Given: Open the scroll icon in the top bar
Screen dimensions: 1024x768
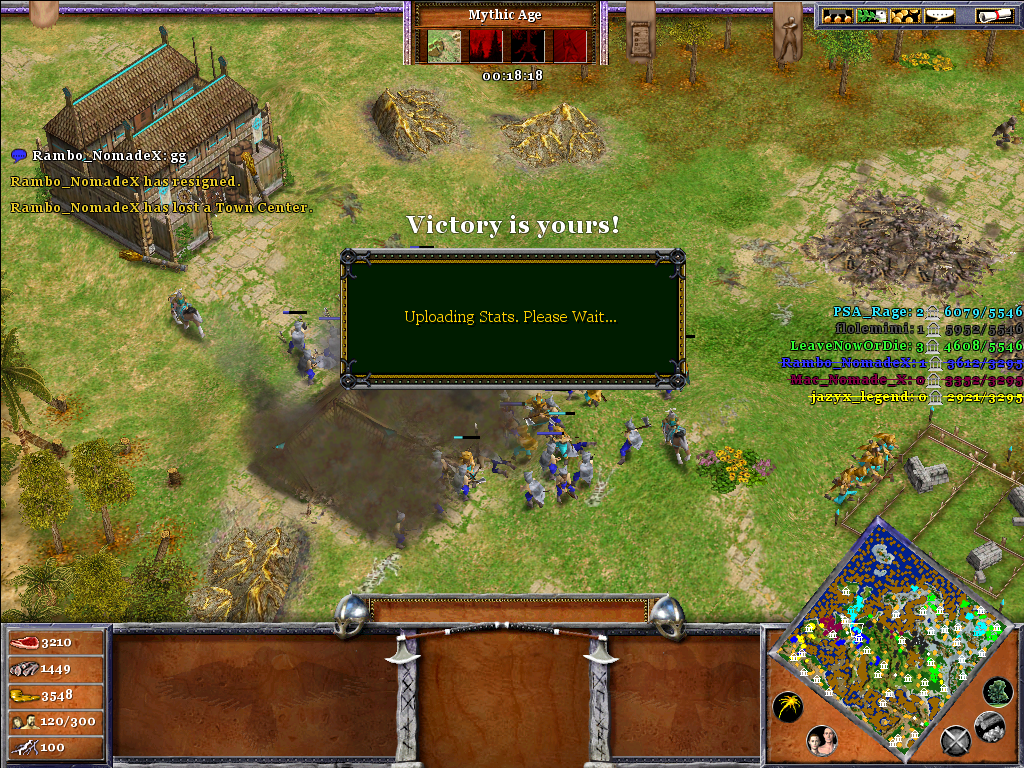Looking at the screenshot, I should coord(989,16).
